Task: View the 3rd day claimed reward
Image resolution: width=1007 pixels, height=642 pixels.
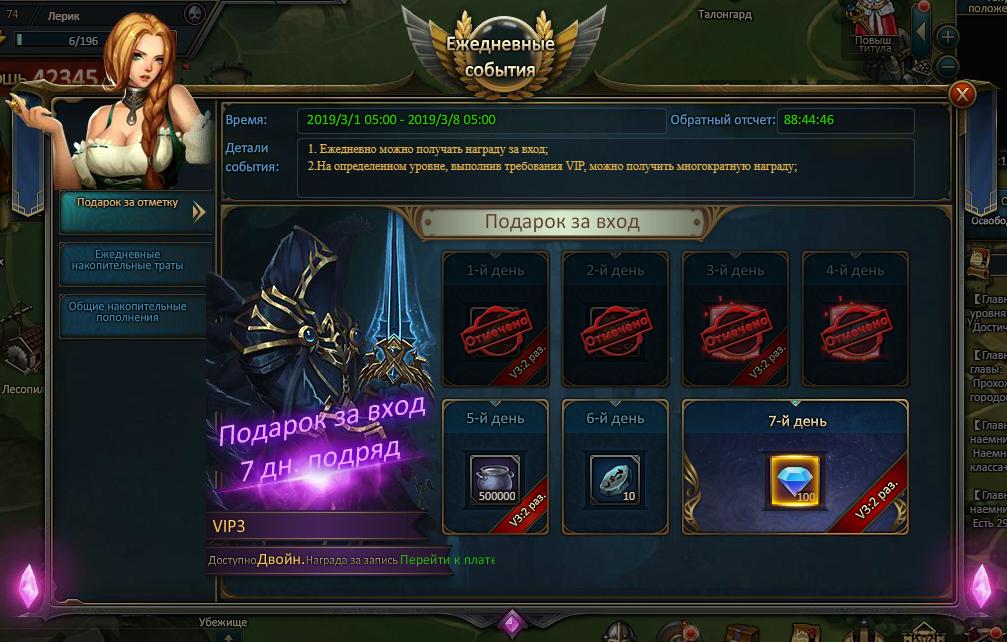Action: 735,327
